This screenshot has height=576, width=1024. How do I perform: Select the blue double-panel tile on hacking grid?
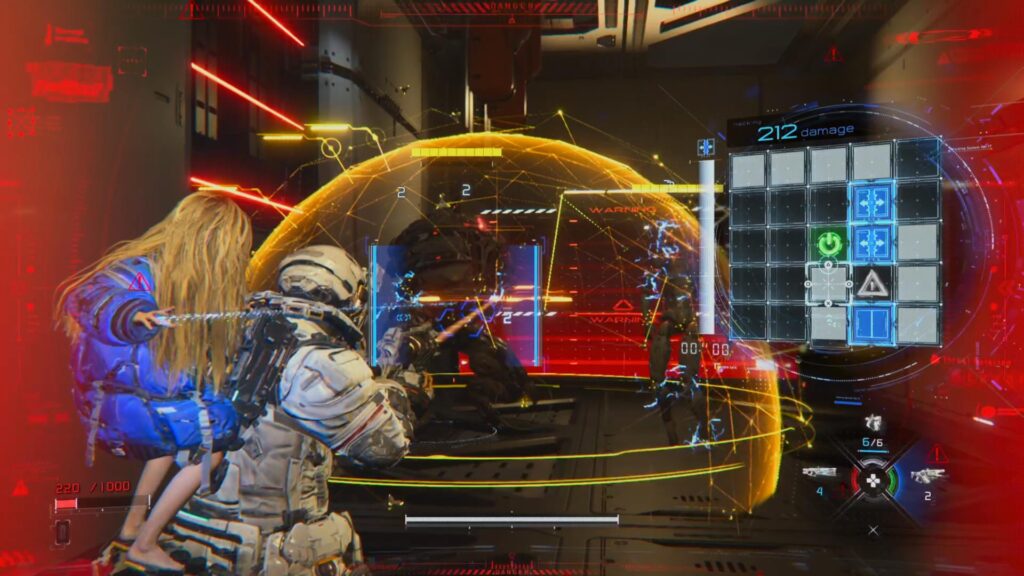[x=871, y=325]
